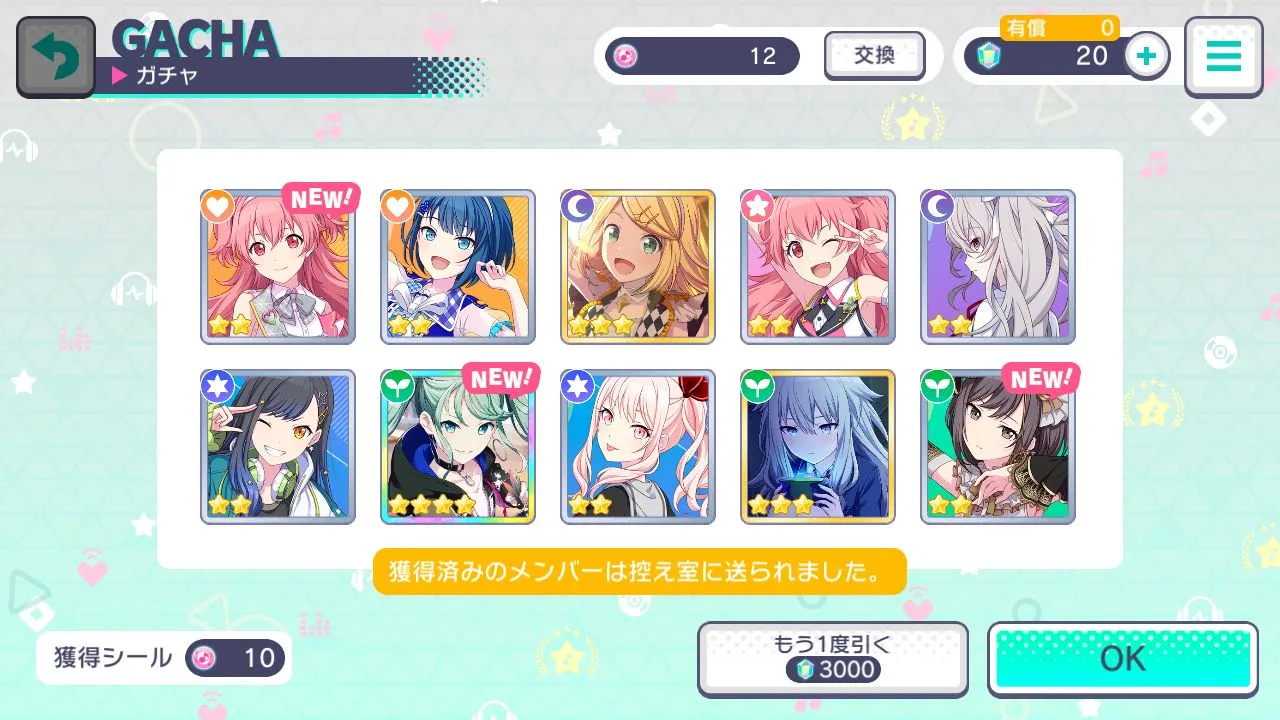Select the four-star teal-haired card

[458, 447]
